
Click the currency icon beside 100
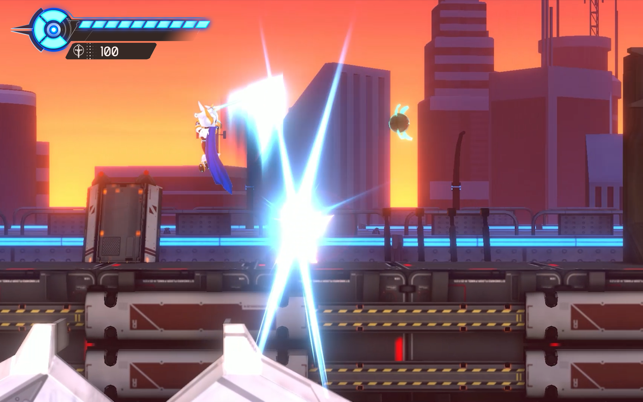point(80,51)
